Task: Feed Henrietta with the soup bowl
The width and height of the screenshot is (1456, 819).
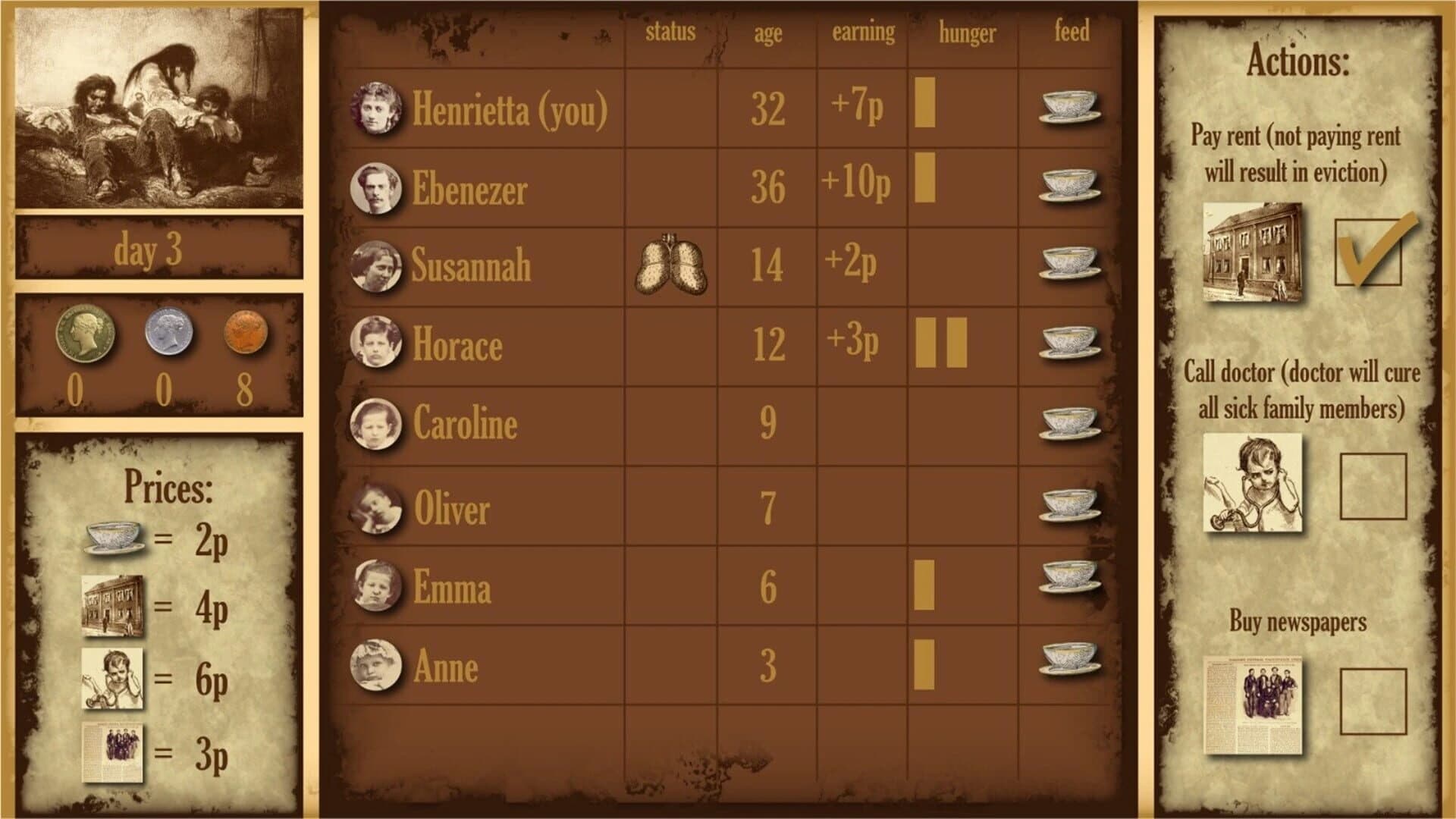Action: point(1069,107)
